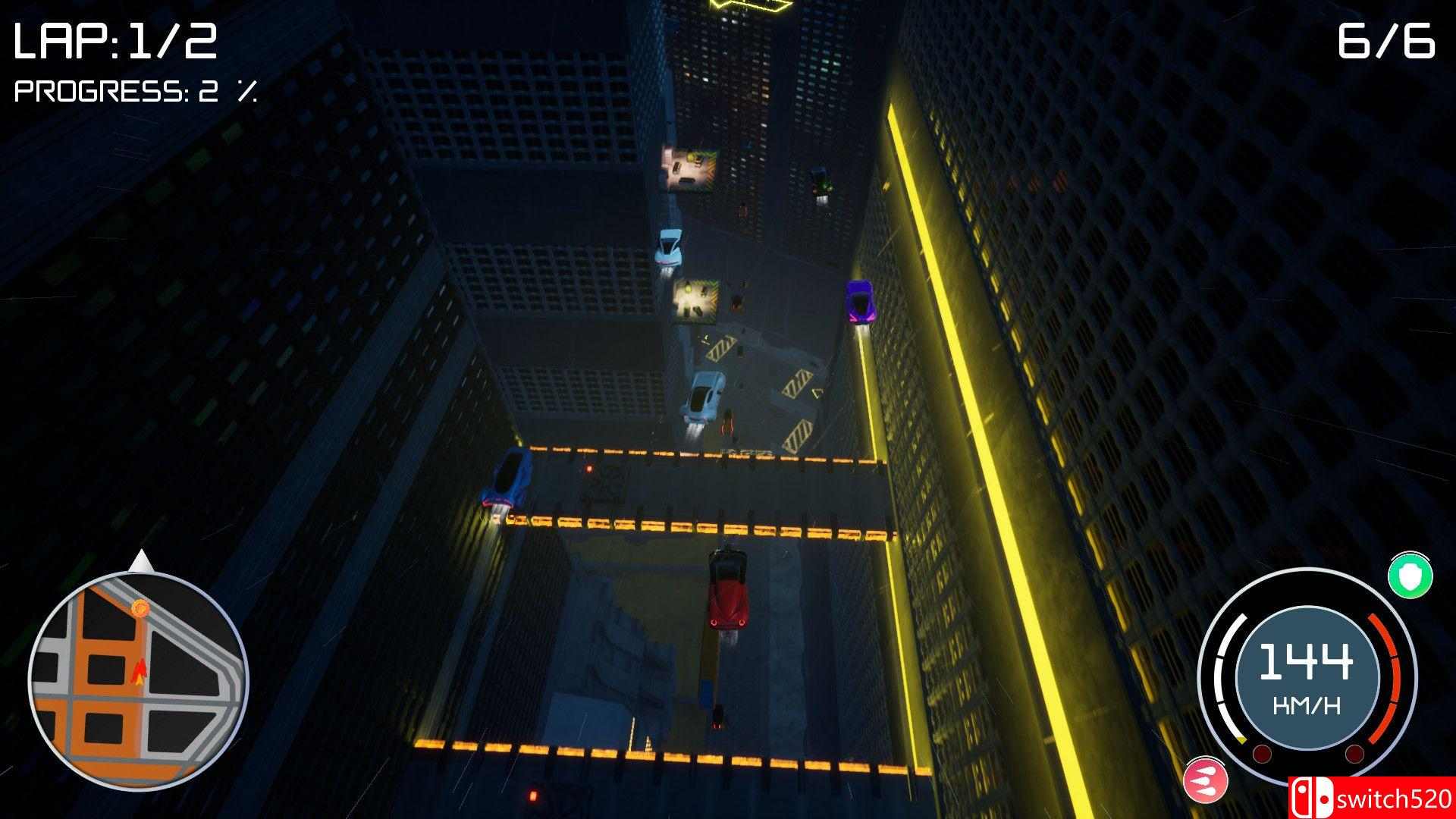Click the switch520 text link

[x=1395, y=796]
